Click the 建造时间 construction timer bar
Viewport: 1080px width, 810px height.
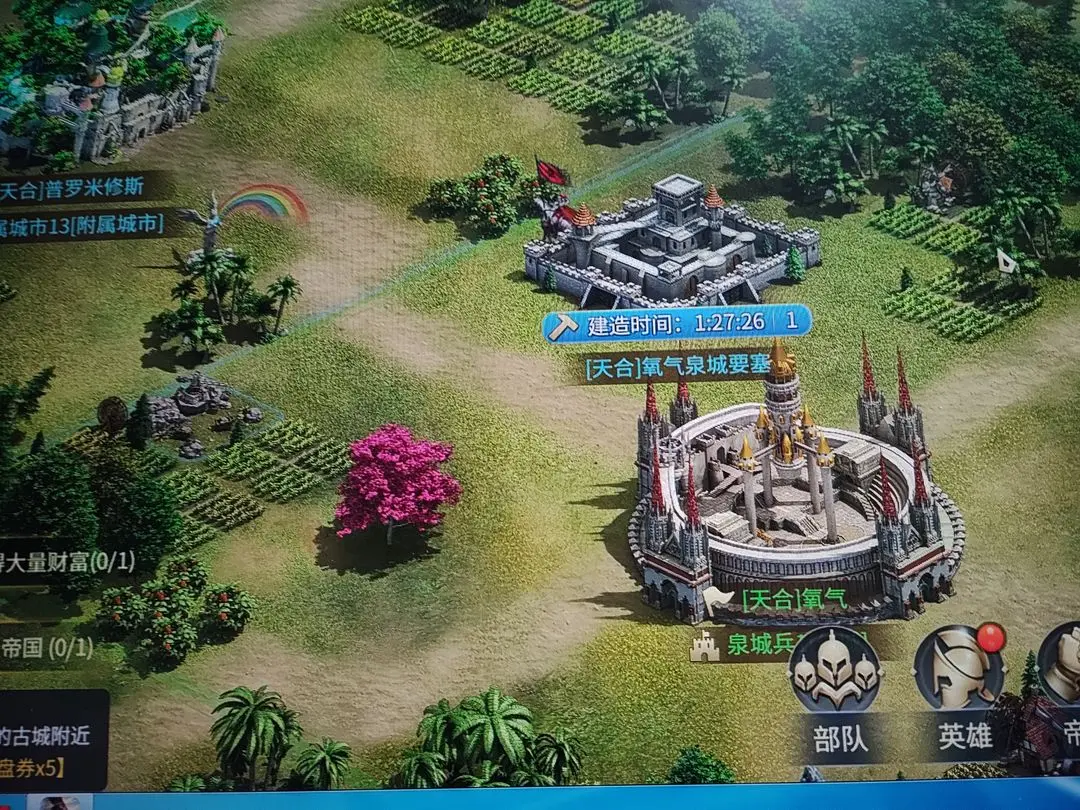pos(676,322)
